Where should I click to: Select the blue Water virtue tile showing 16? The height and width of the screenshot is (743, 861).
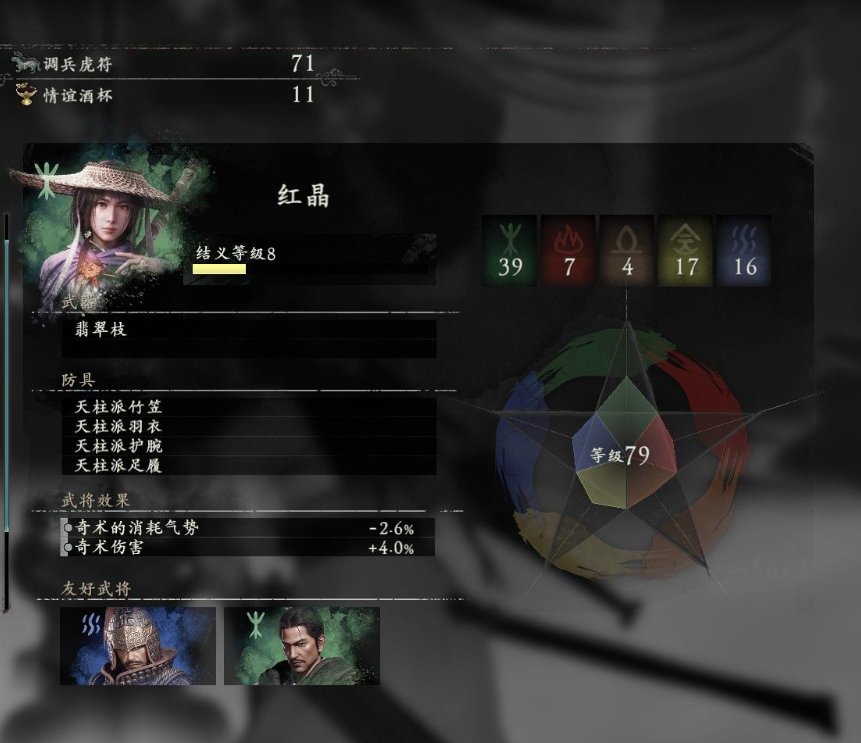click(x=744, y=250)
